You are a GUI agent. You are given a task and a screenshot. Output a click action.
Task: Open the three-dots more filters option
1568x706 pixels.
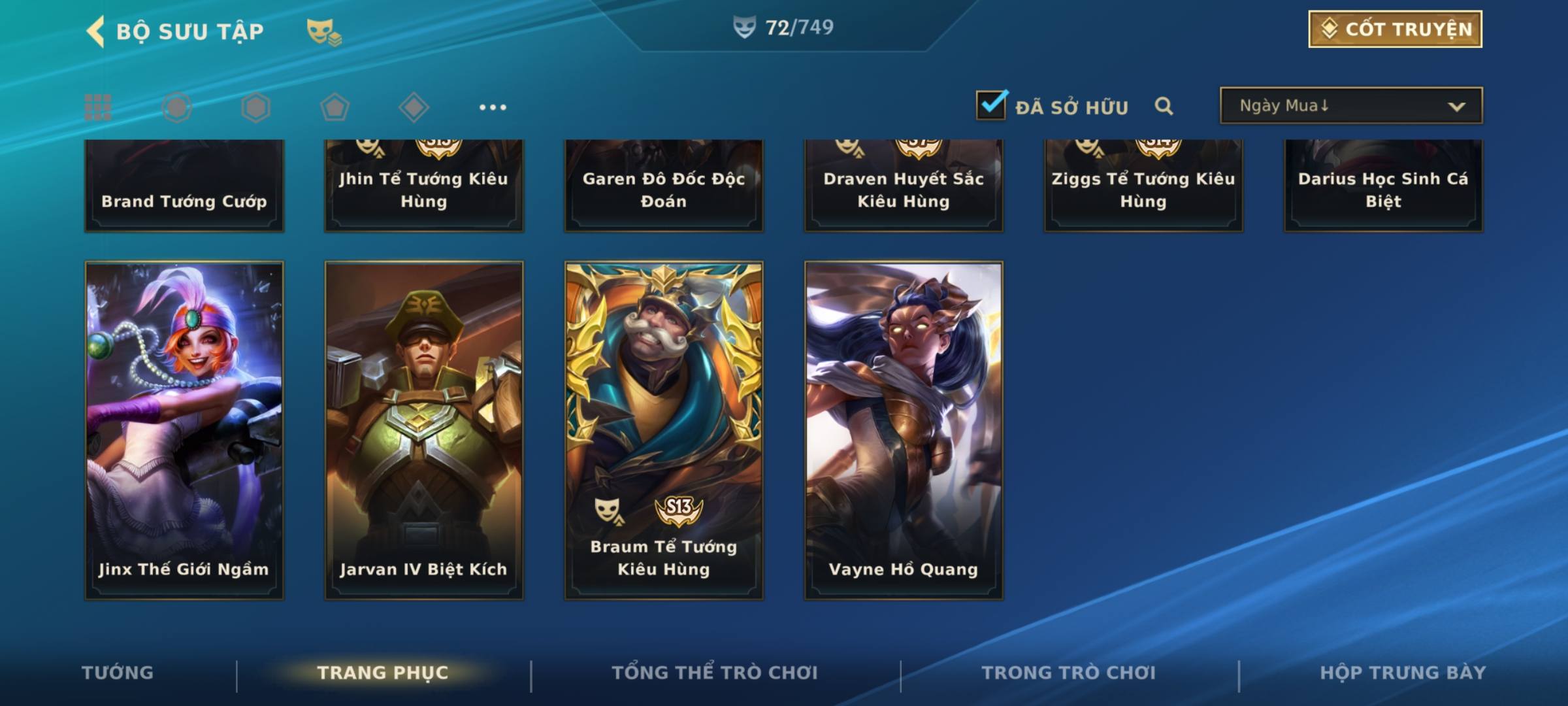point(493,107)
